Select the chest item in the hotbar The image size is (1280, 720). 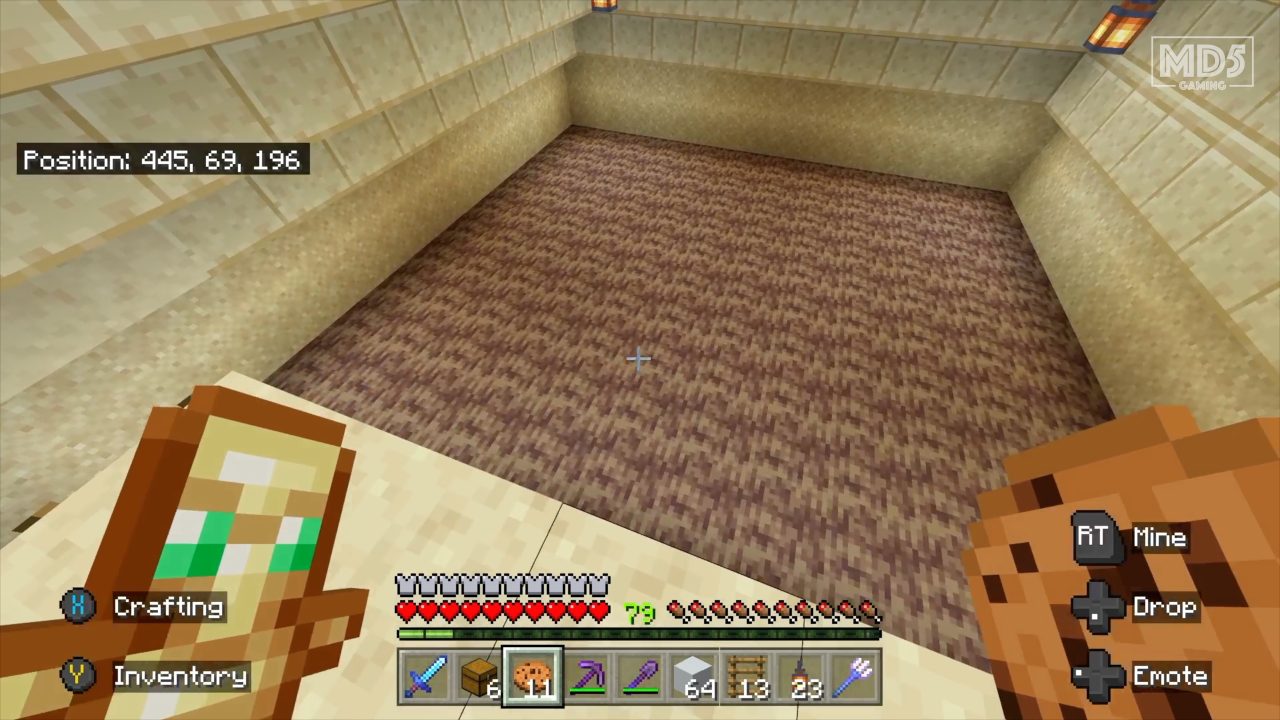point(478,678)
